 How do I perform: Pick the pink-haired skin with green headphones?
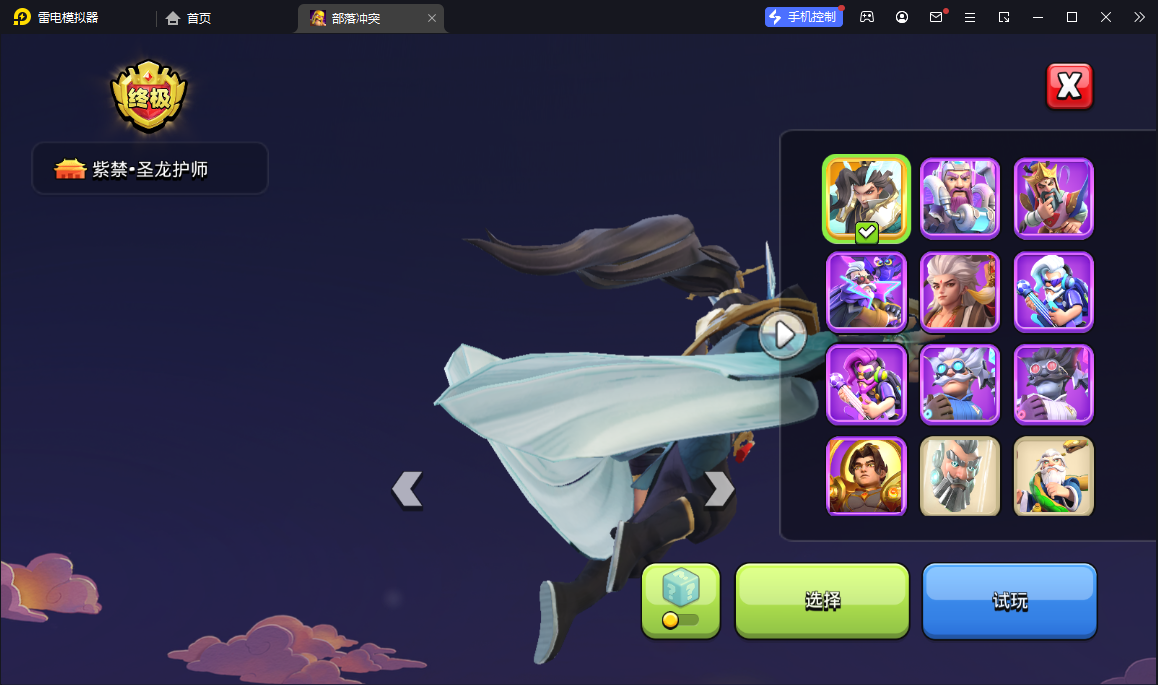click(866, 384)
